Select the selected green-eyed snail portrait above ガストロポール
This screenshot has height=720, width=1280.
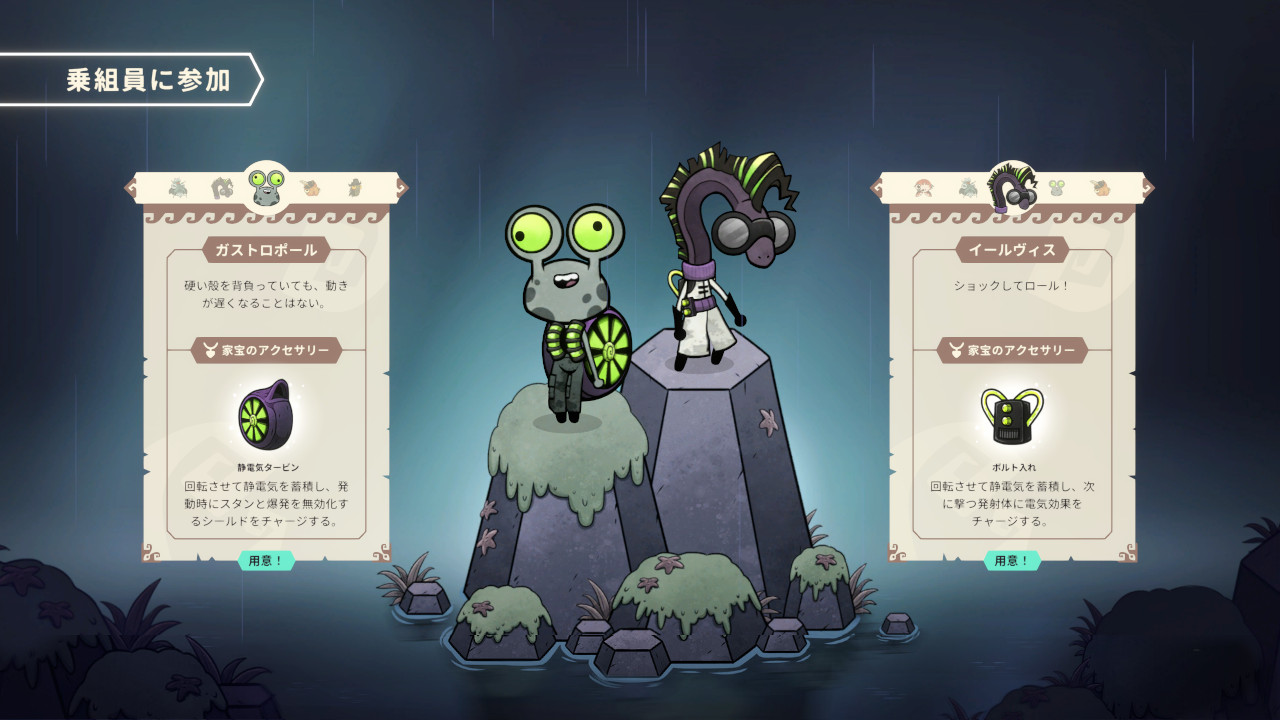pos(267,186)
